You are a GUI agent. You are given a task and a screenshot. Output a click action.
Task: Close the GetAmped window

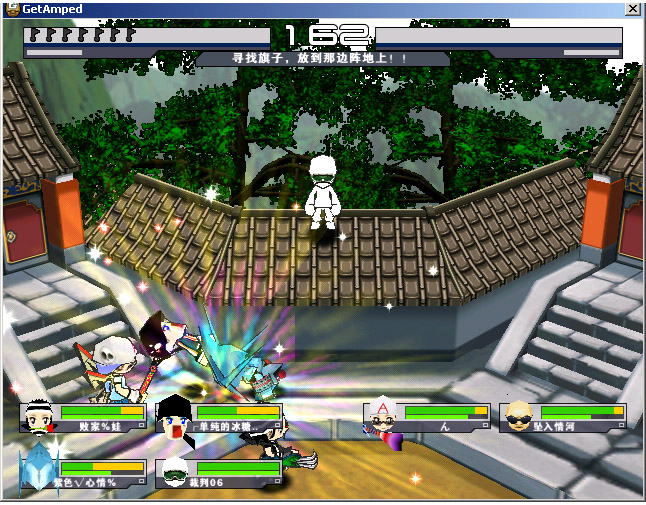[x=632, y=8]
